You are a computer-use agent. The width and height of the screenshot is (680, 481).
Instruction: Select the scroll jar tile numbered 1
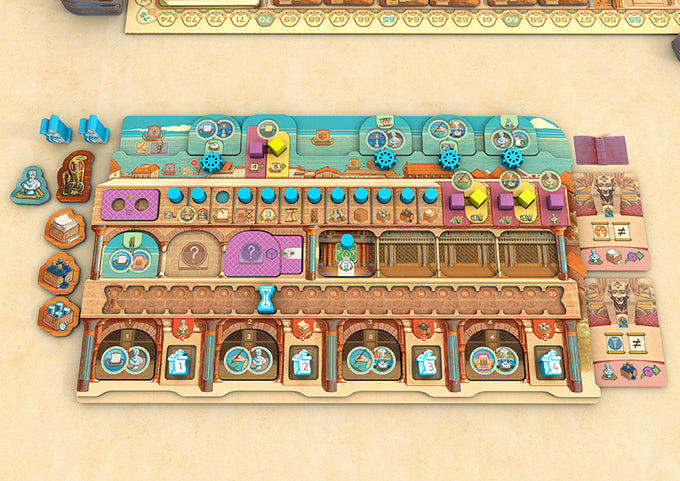click(x=180, y=362)
